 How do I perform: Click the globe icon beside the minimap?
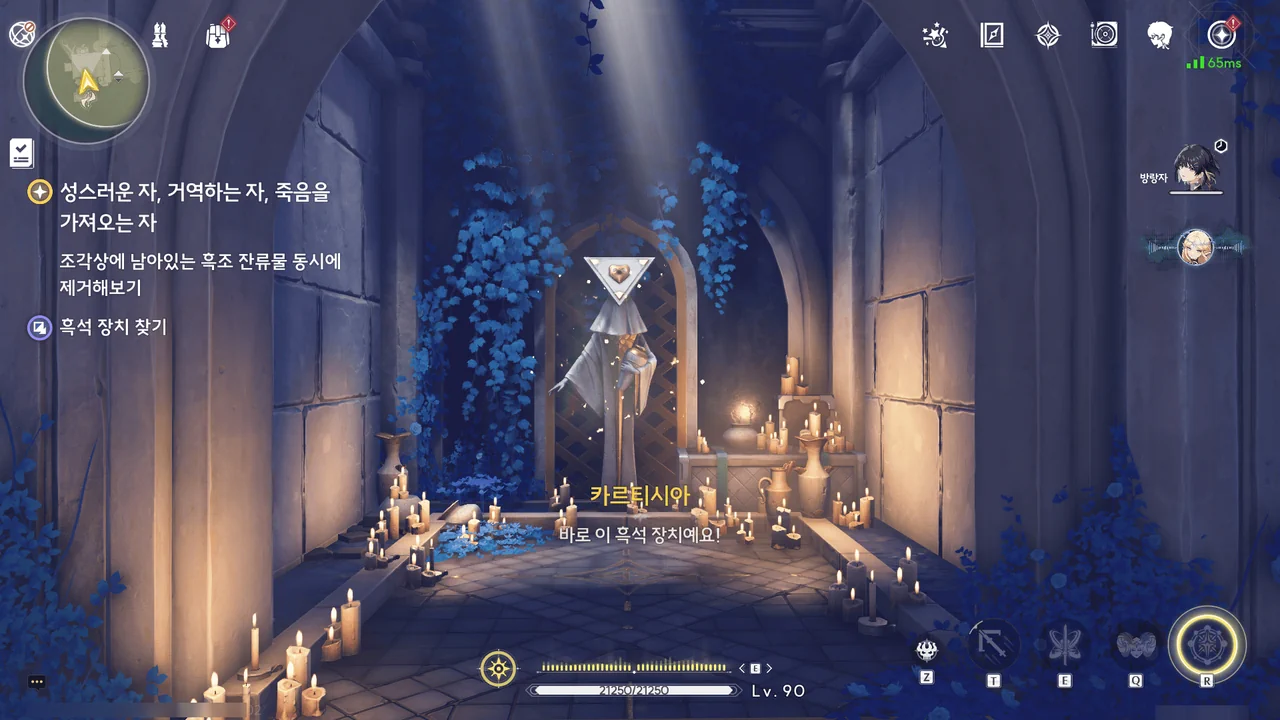22,34
